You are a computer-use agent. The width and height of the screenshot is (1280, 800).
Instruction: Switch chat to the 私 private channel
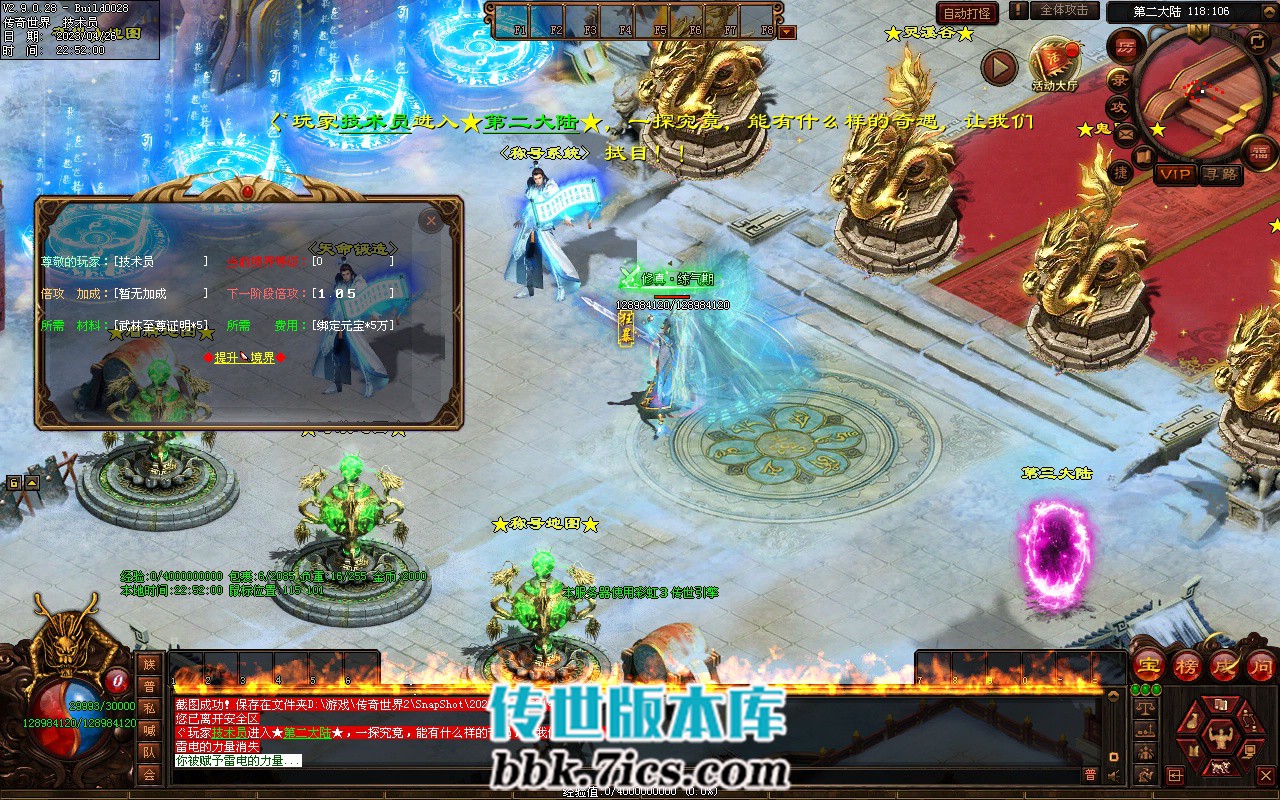pyautogui.click(x=149, y=708)
